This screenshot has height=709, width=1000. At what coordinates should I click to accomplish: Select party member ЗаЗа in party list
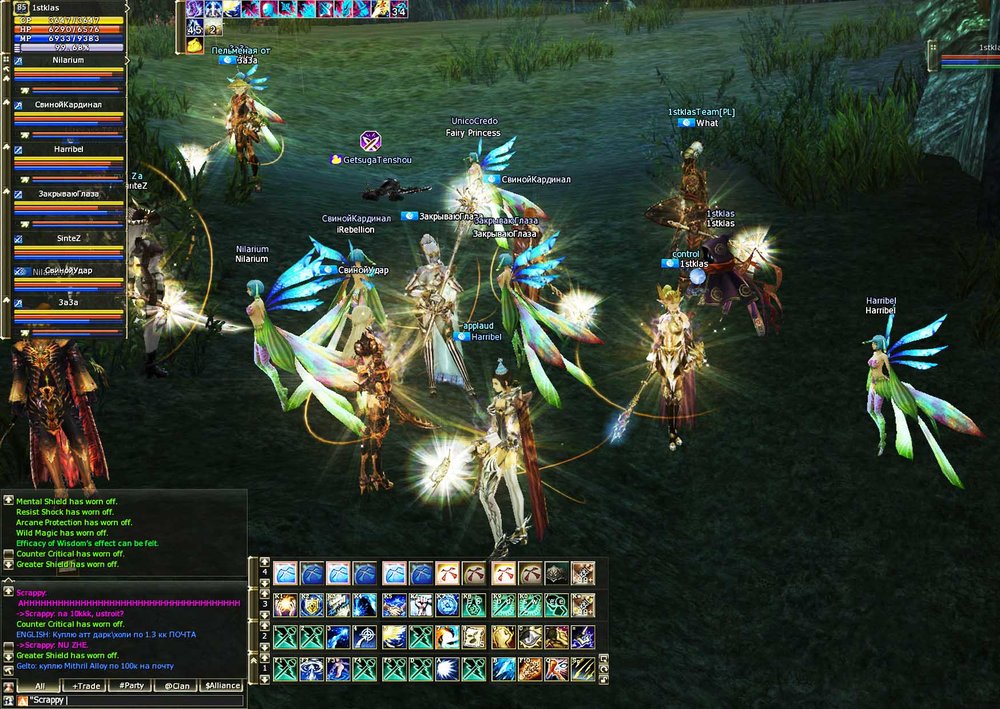pos(69,302)
